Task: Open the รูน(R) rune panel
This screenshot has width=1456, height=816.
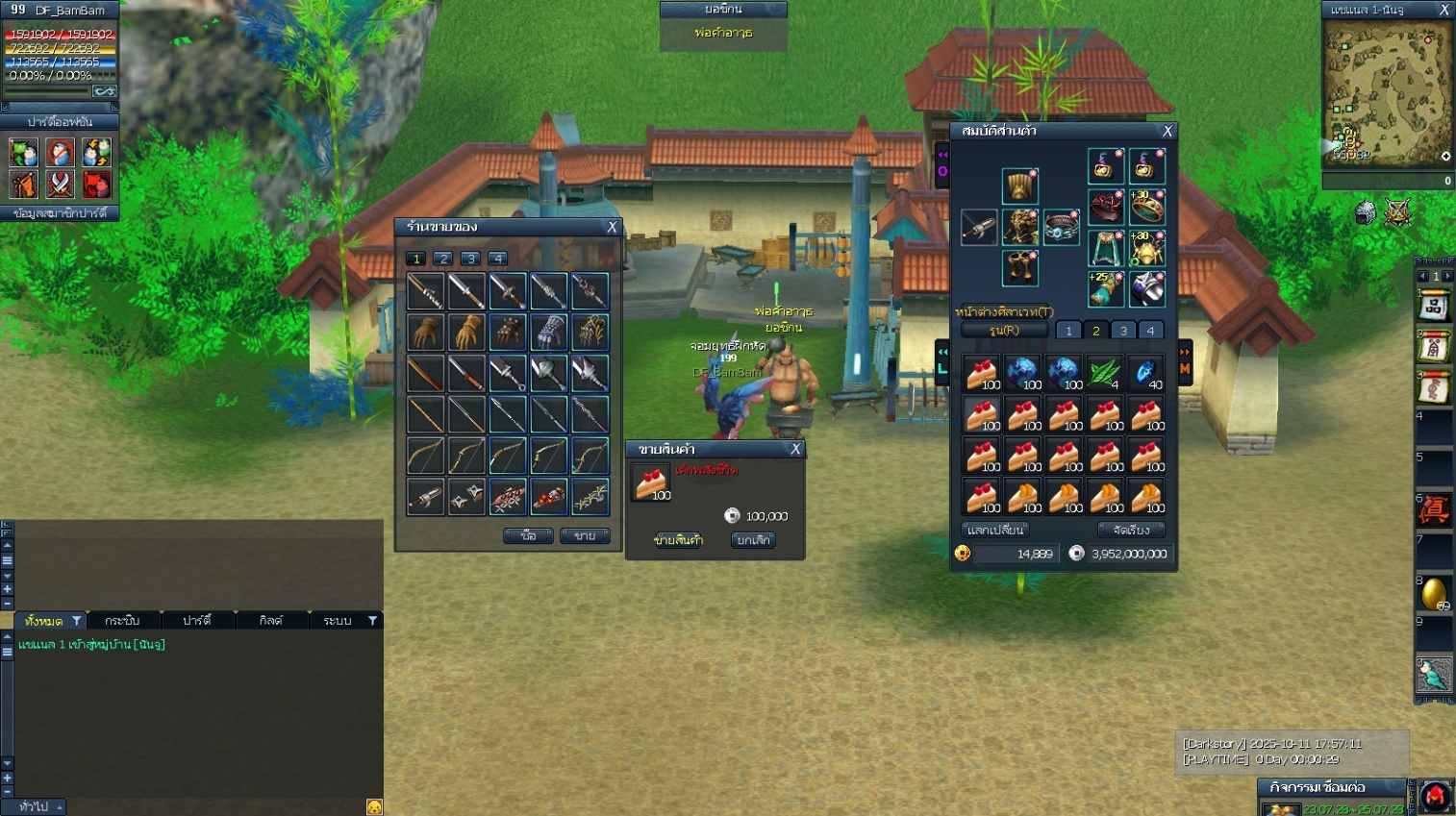Action: coord(1004,331)
